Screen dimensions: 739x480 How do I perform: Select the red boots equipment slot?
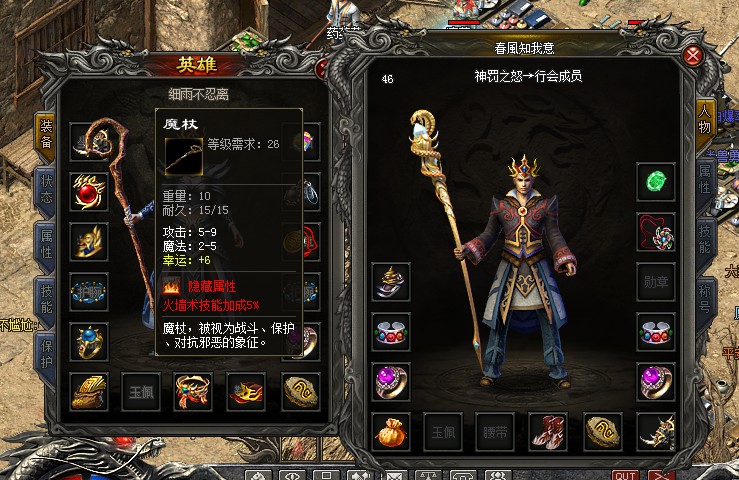tap(547, 431)
